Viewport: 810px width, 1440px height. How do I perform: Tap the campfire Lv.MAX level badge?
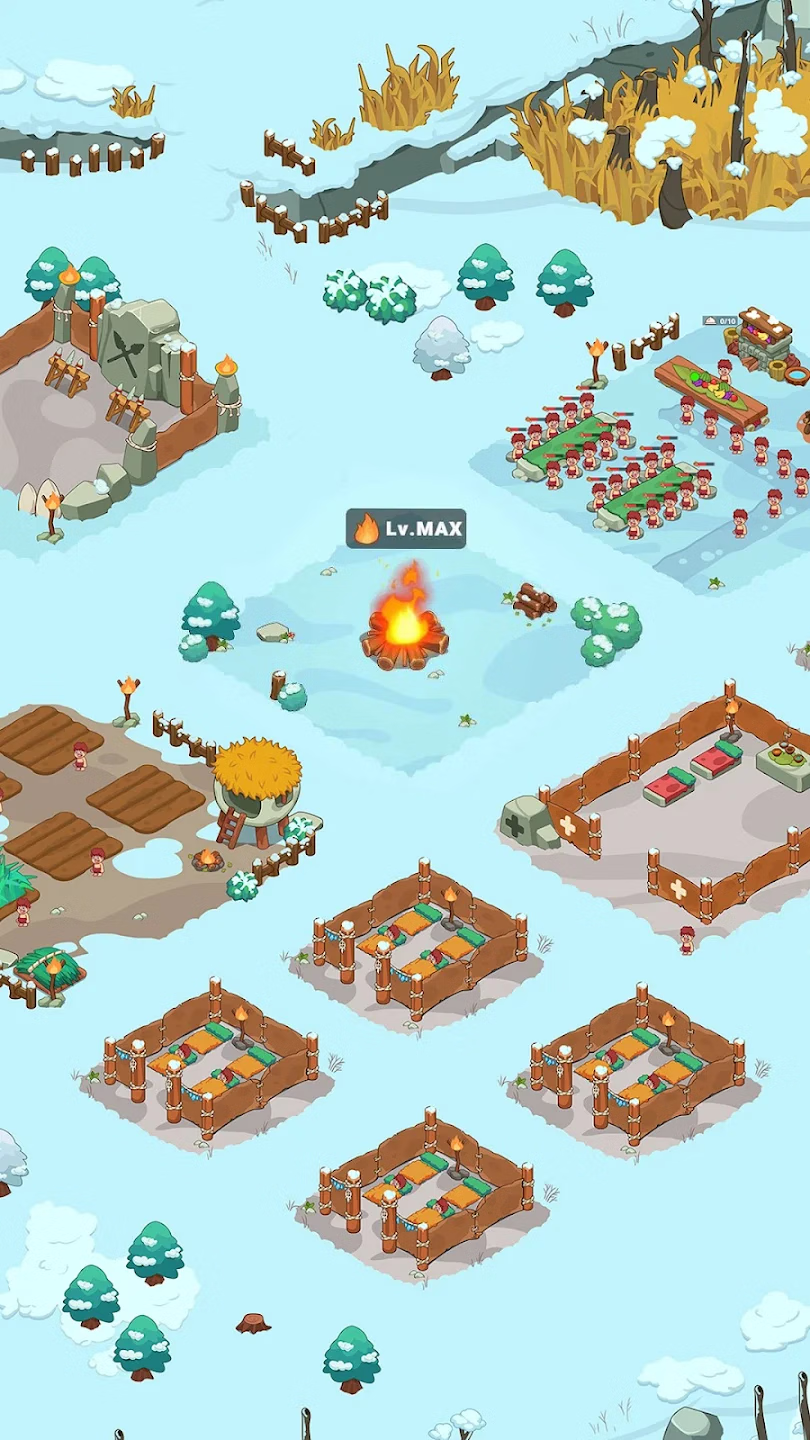tap(406, 529)
